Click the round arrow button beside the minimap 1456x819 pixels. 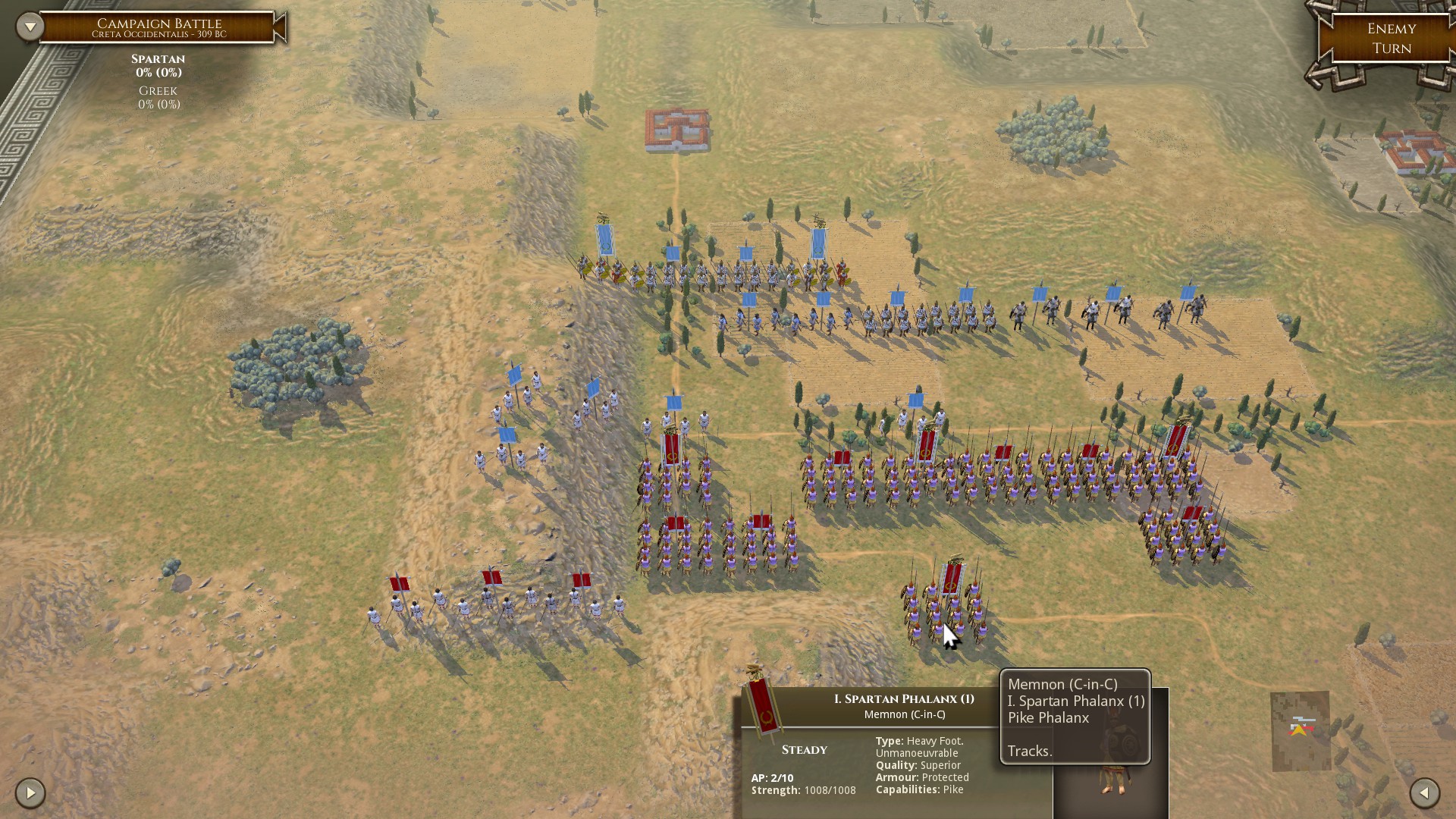pyautogui.click(x=1424, y=792)
